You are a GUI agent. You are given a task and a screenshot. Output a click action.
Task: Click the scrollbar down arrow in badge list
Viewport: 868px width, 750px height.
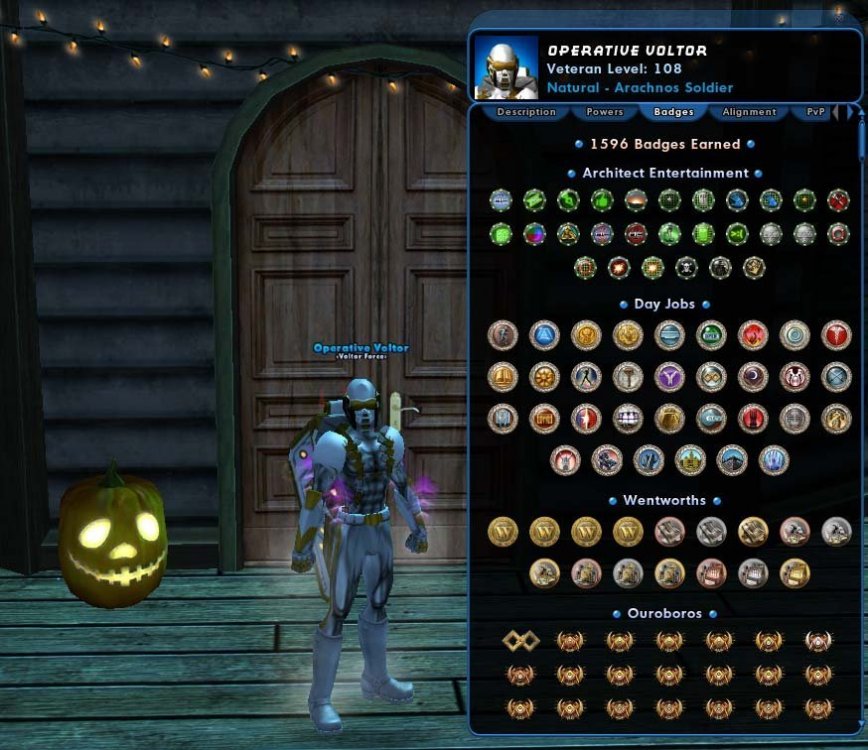click(x=860, y=728)
